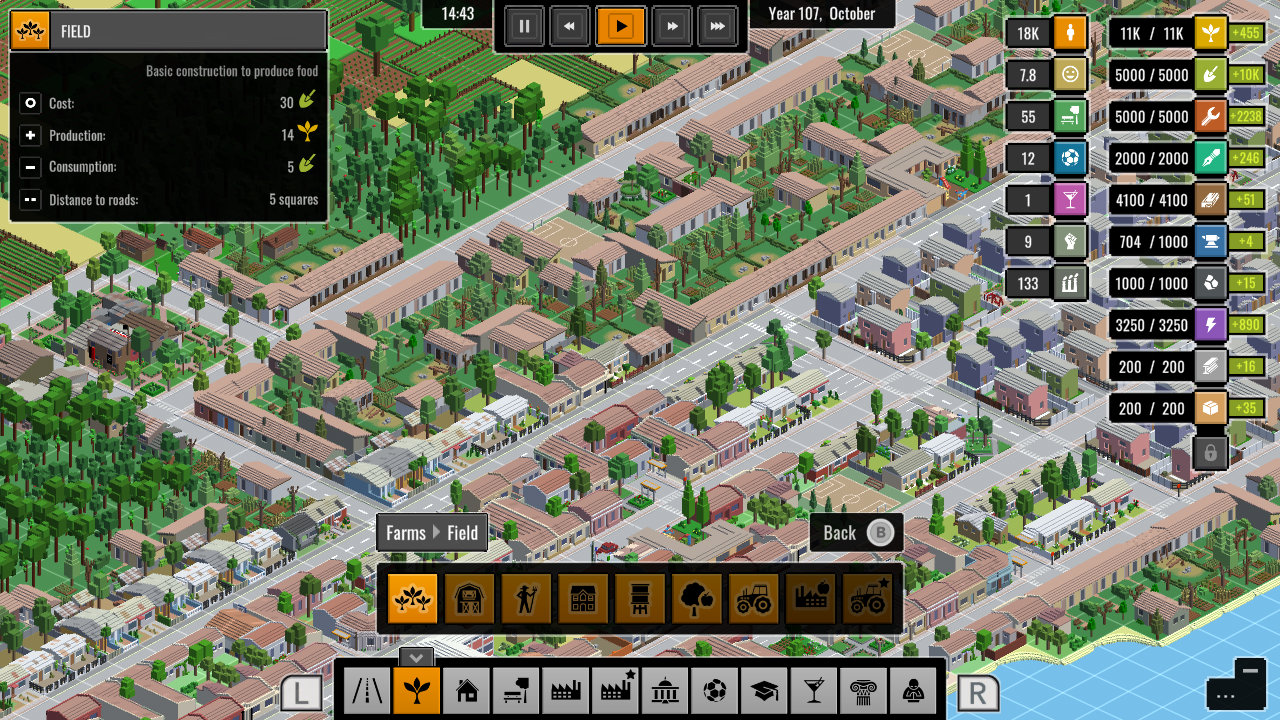
Task: Pause the game simulation
Action: point(524,27)
